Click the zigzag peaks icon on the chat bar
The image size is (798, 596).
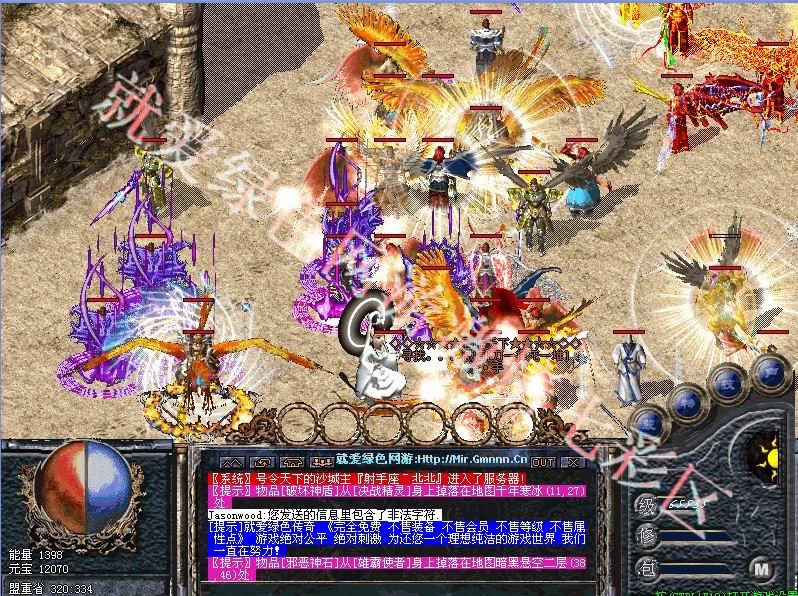pos(231,462)
